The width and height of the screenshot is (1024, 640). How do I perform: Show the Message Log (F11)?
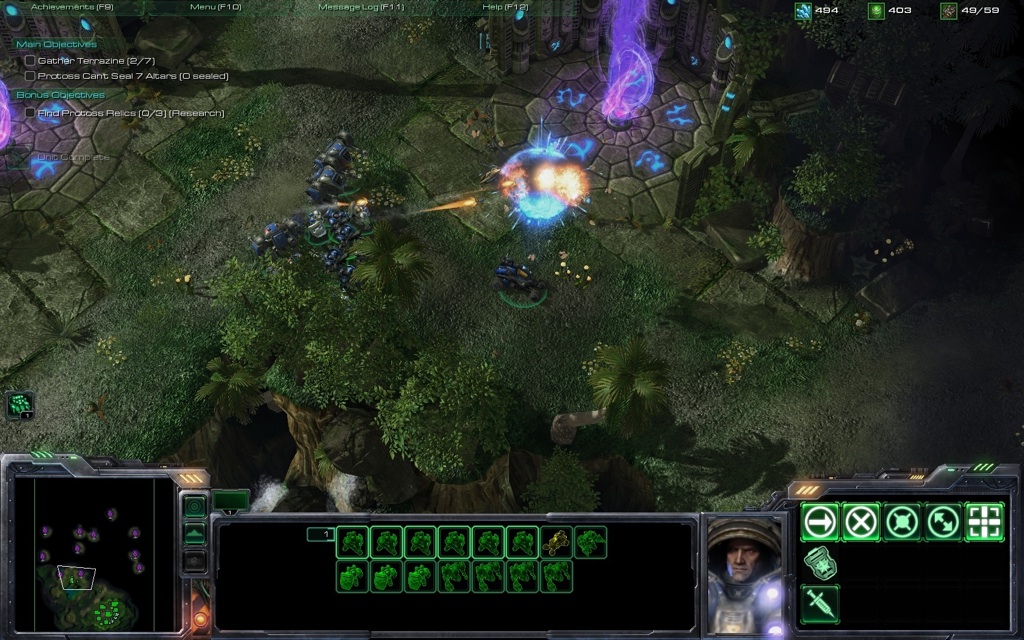point(359,7)
